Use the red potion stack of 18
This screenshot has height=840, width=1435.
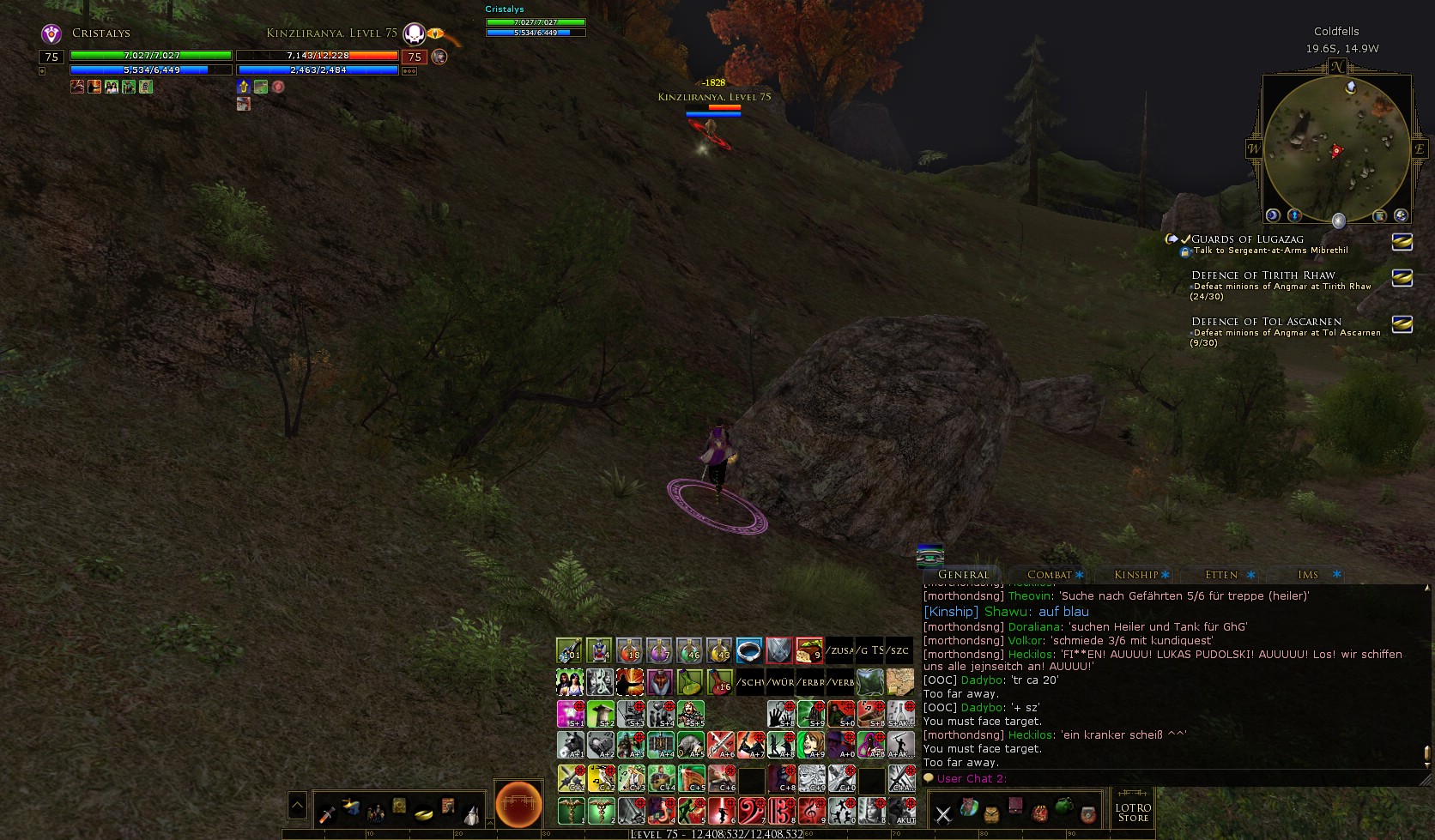click(629, 651)
